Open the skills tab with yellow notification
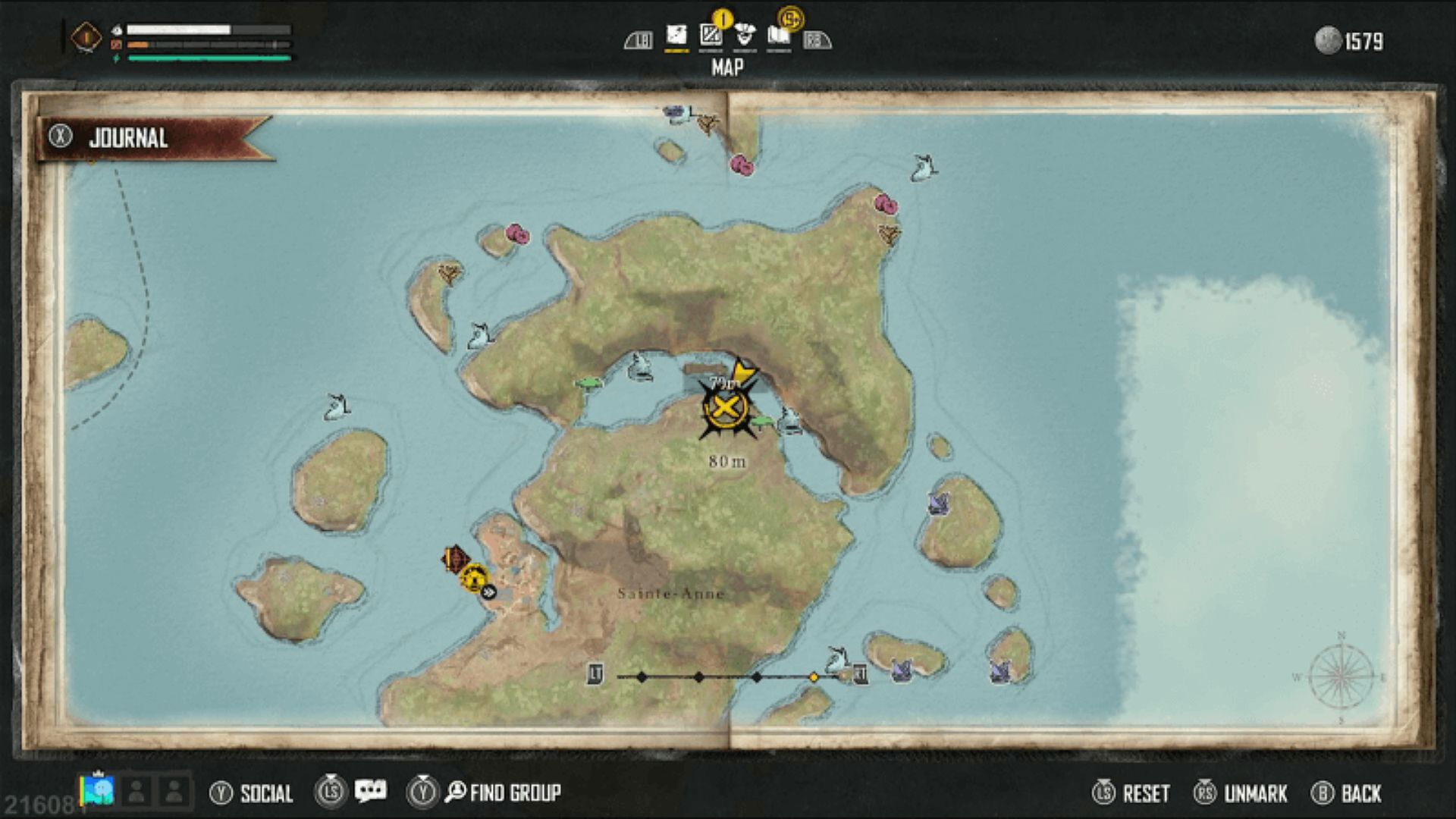This screenshot has width=1456, height=819. pyautogui.click(x=745, y=35)
